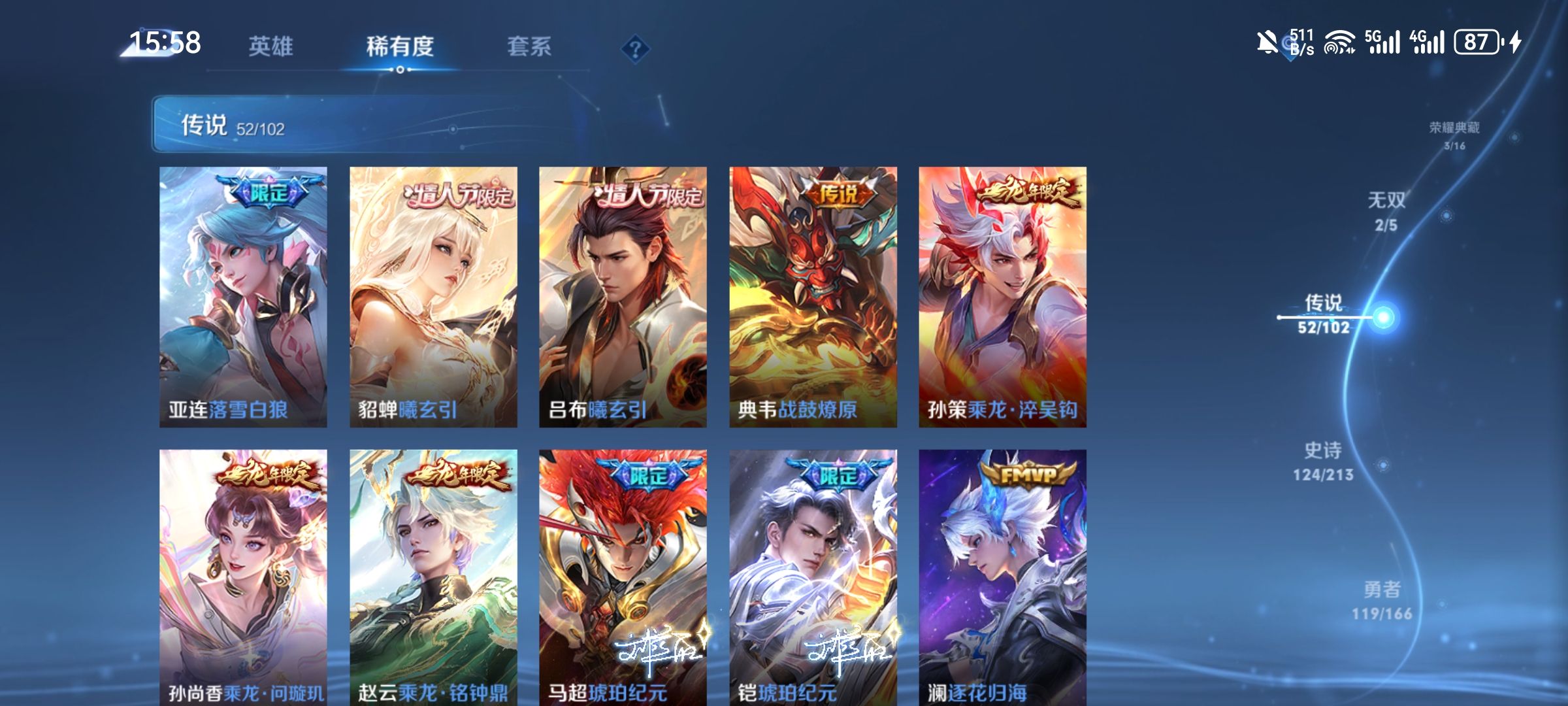
Task: Switch to the 套系 tab
Action: click(531, 46)
